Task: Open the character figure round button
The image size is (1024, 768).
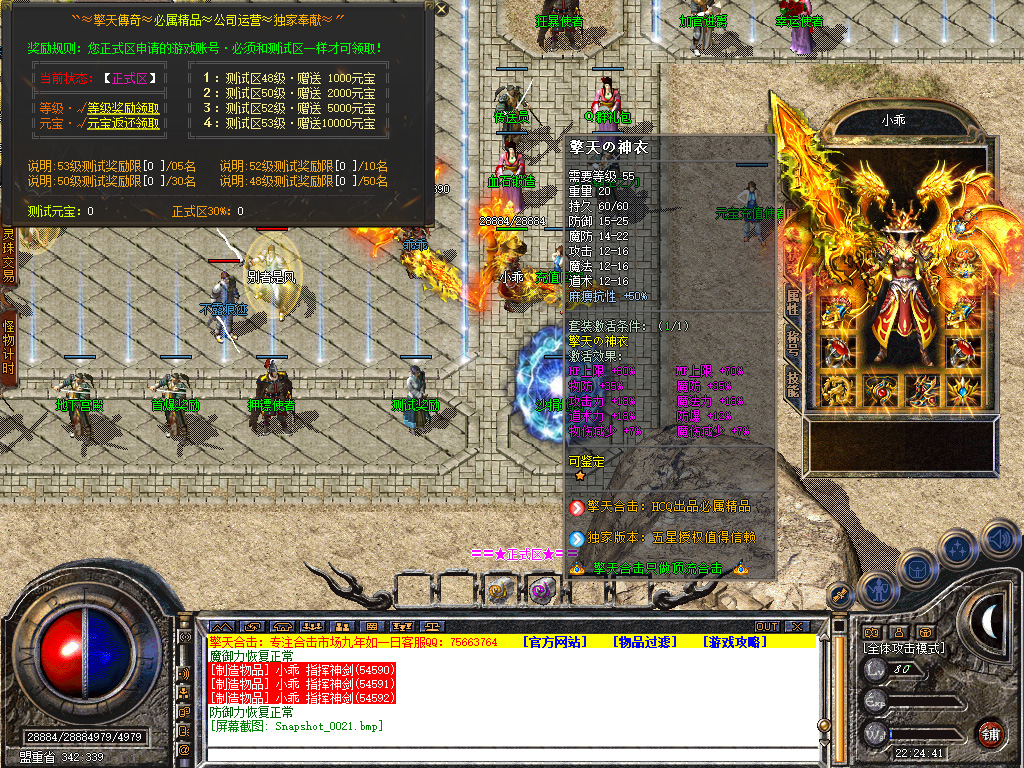Action: pos(877,589)
